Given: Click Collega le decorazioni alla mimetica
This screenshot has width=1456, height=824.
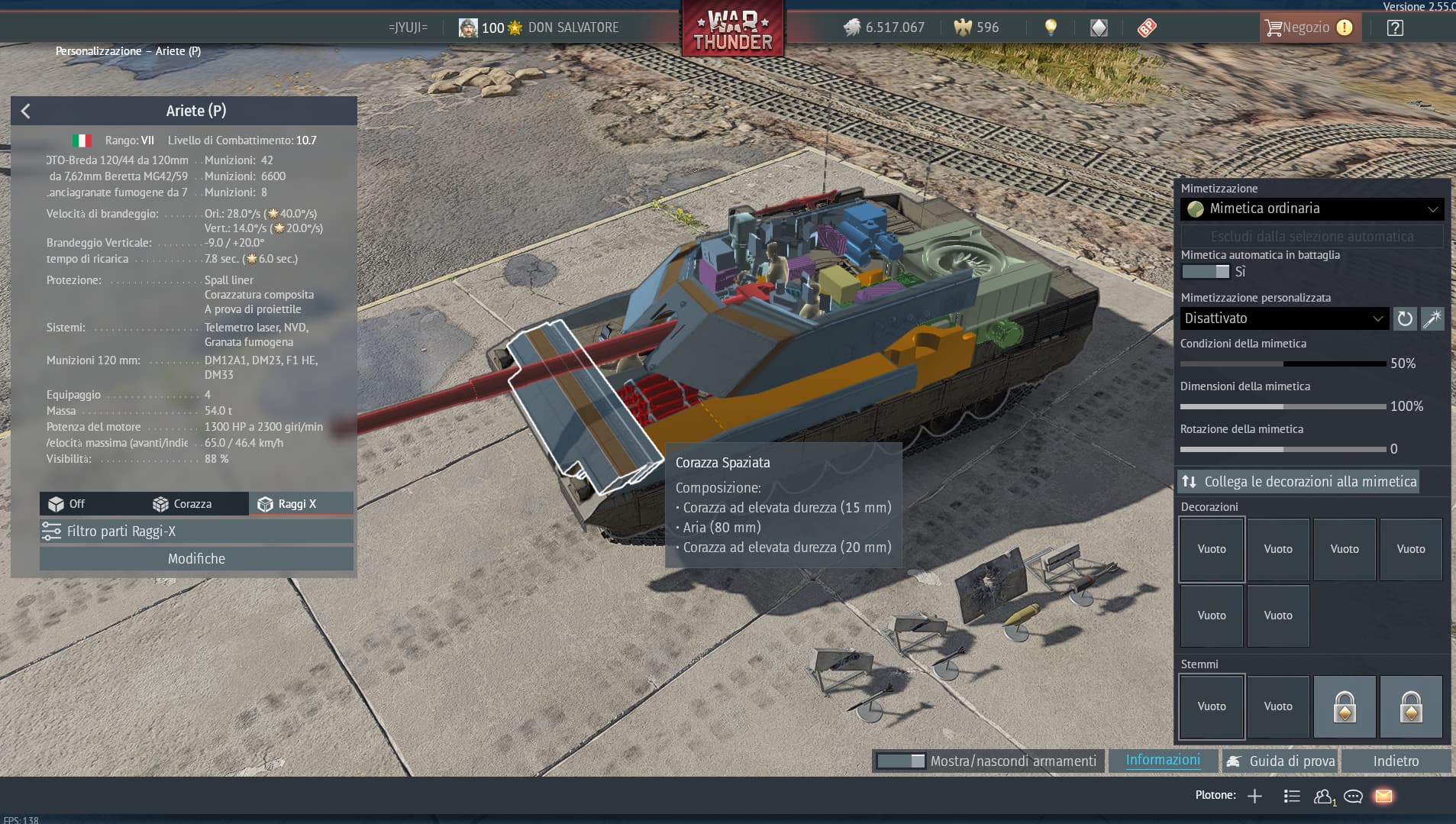Looking at the screenshot, I should [1299, 482].
